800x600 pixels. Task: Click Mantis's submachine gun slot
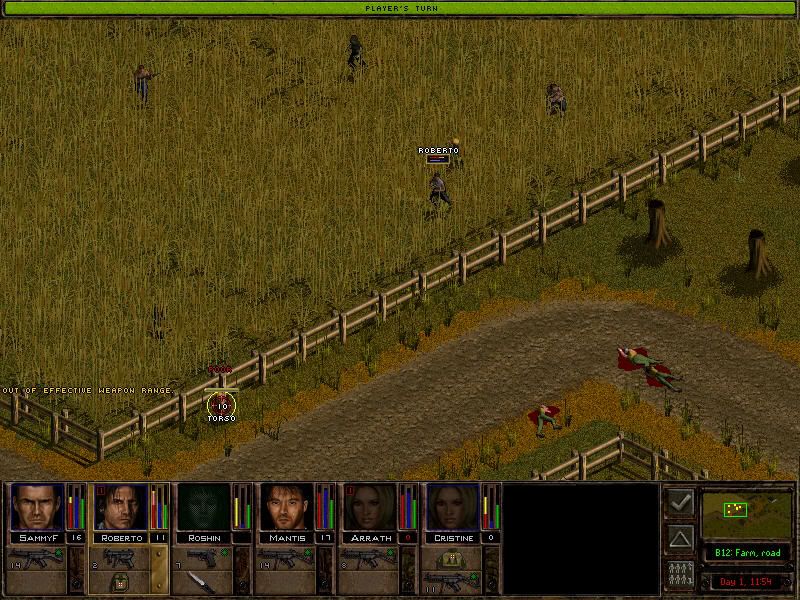pyautogui.click(x=286, y=557)
